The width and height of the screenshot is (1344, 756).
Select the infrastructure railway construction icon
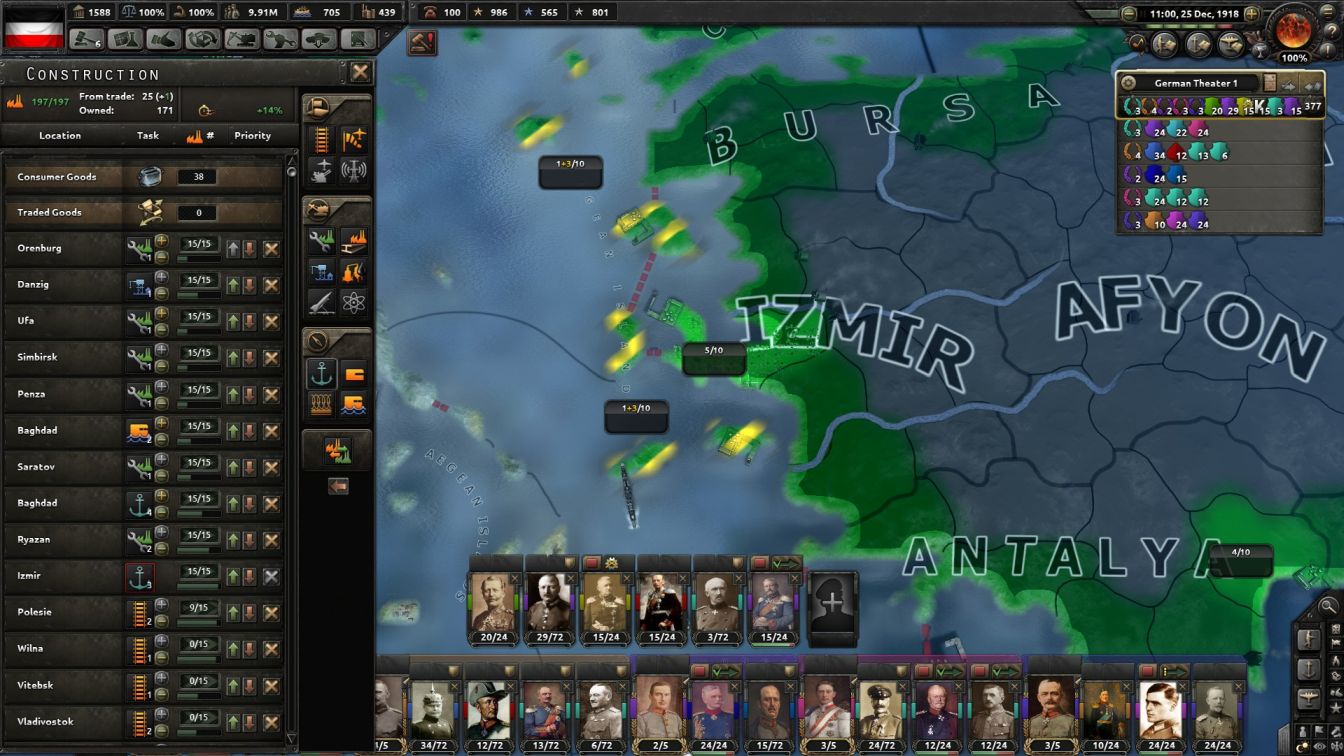coord(322,140)
